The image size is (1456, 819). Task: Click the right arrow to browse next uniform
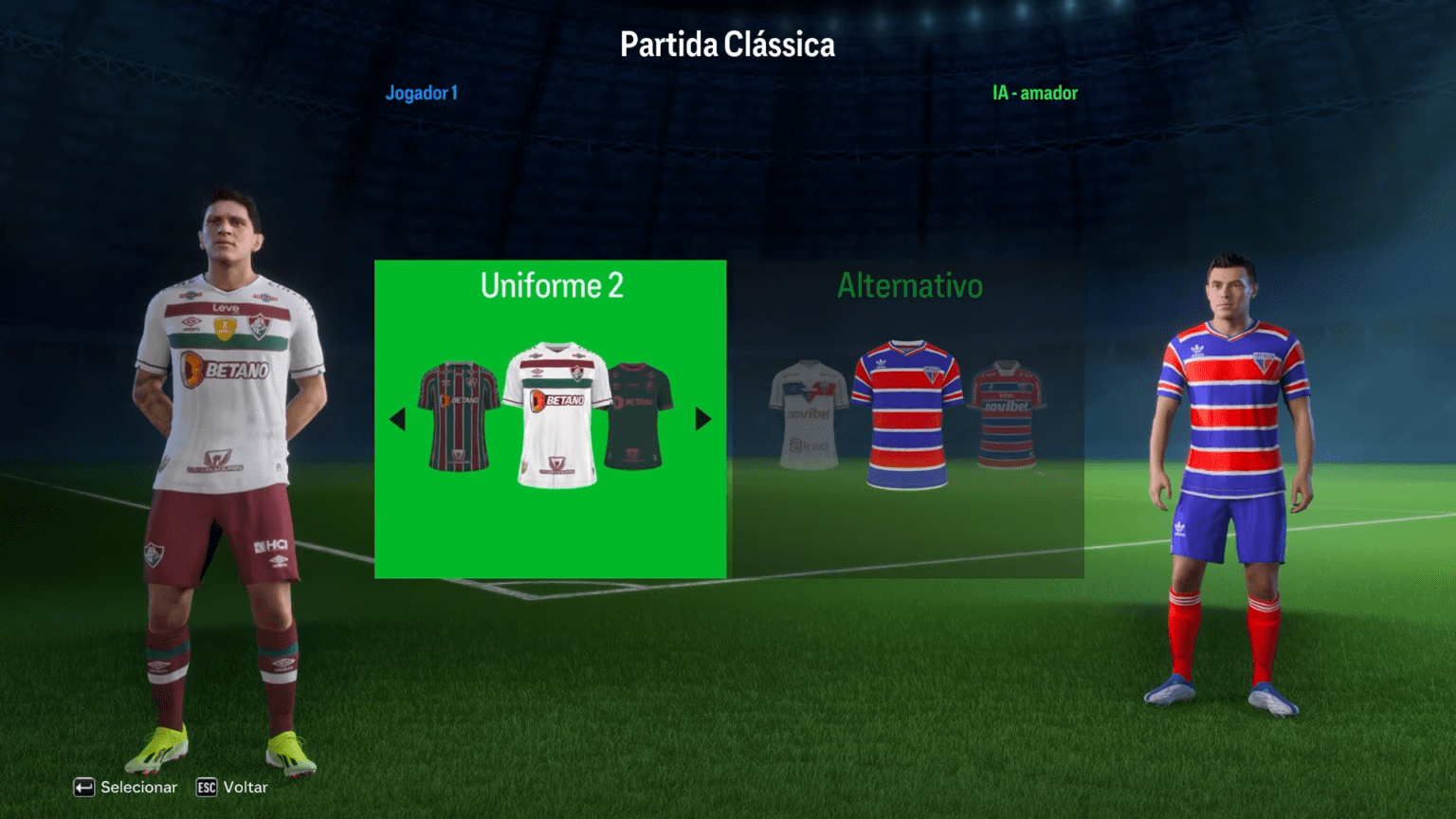point(701,420)
